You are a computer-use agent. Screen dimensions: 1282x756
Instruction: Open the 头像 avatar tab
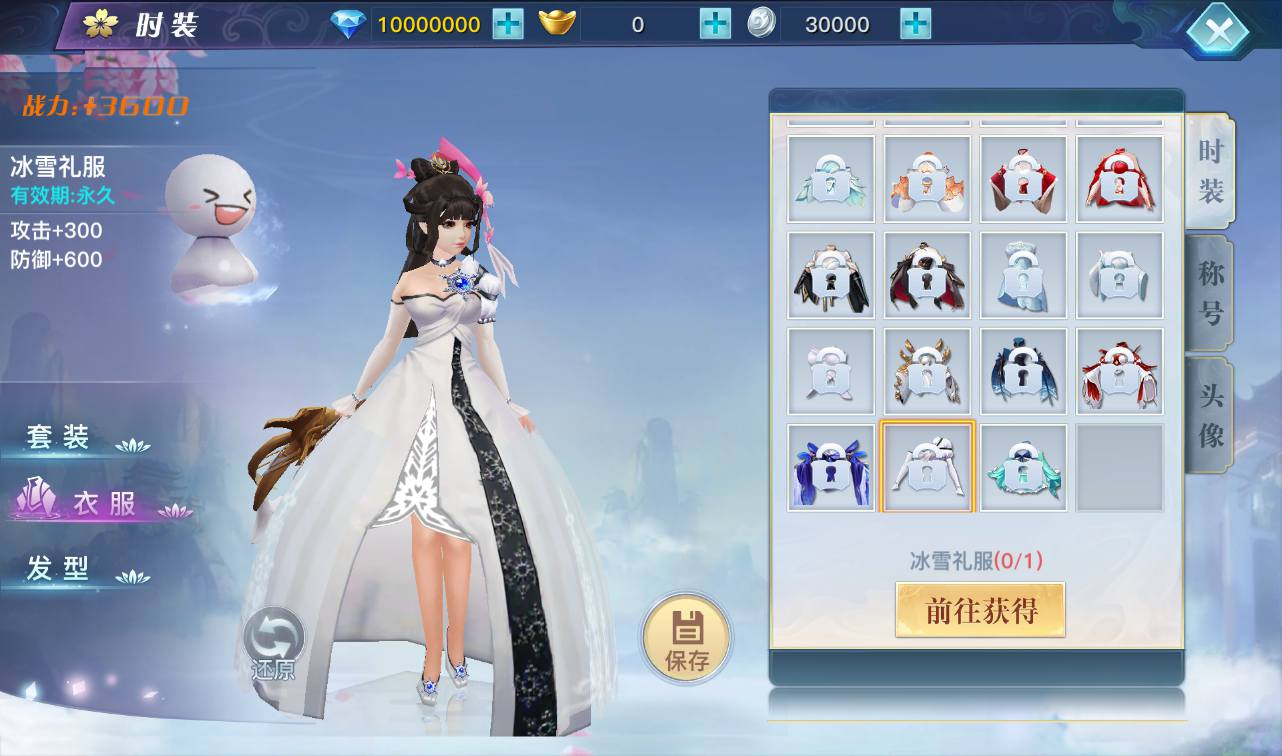point(1210,415)
